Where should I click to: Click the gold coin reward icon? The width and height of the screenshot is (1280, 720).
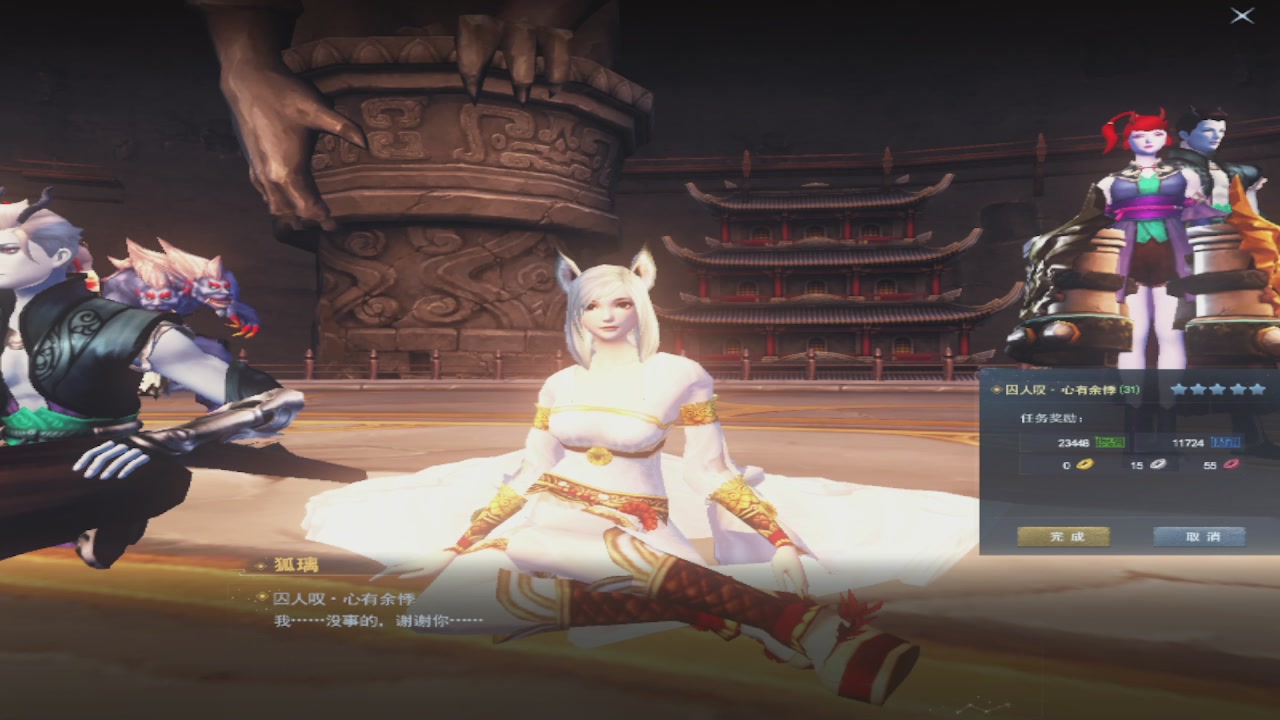[1085, 465]
